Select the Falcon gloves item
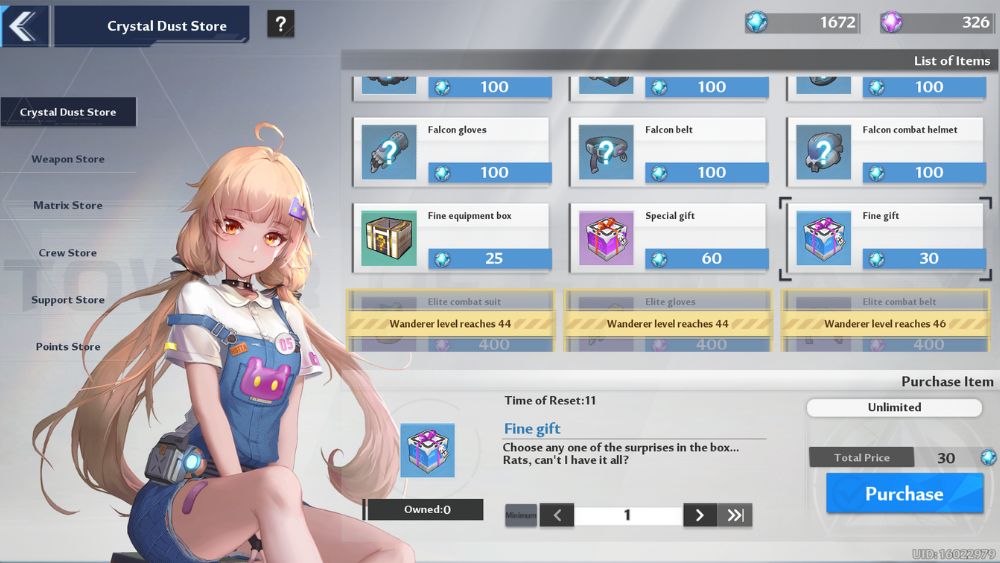This screenshot has height=563, width=1000. click(452, 152)
